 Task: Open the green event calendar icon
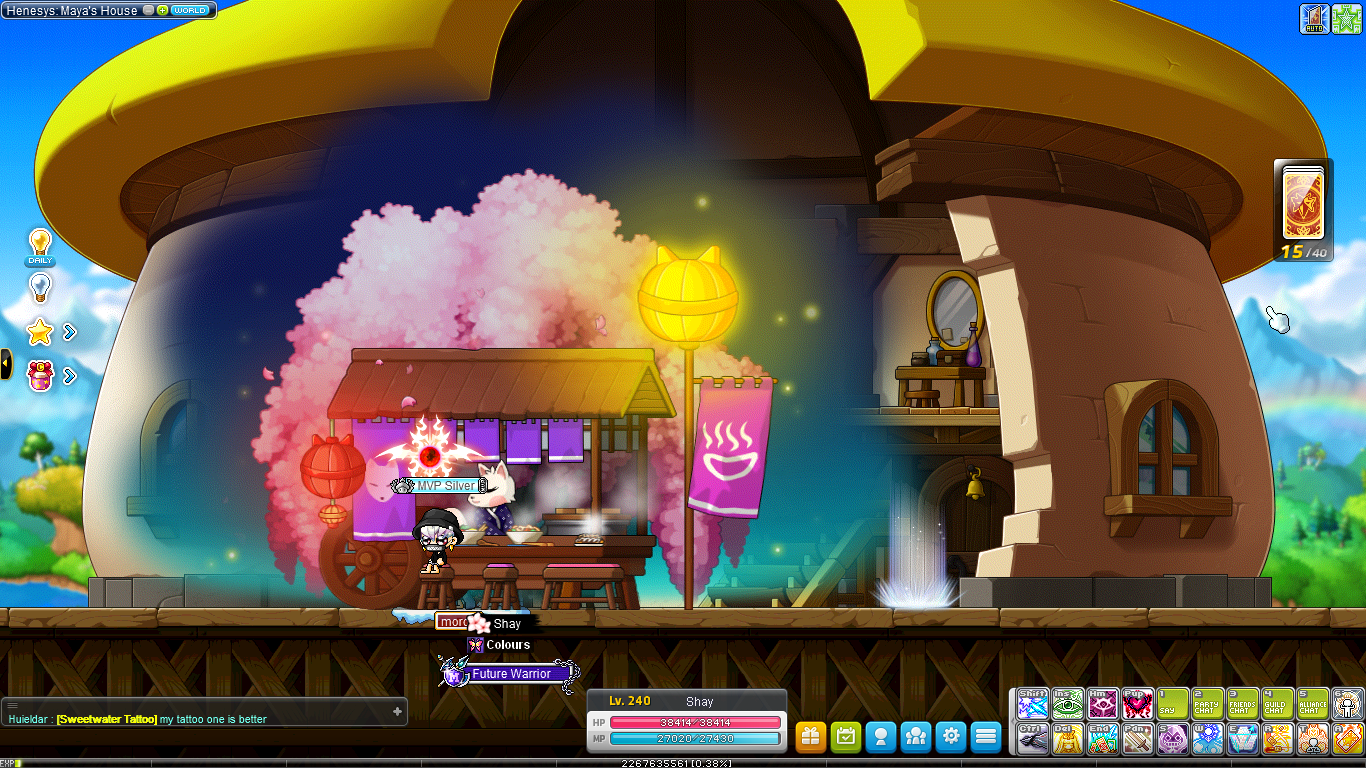pos(845,737)
